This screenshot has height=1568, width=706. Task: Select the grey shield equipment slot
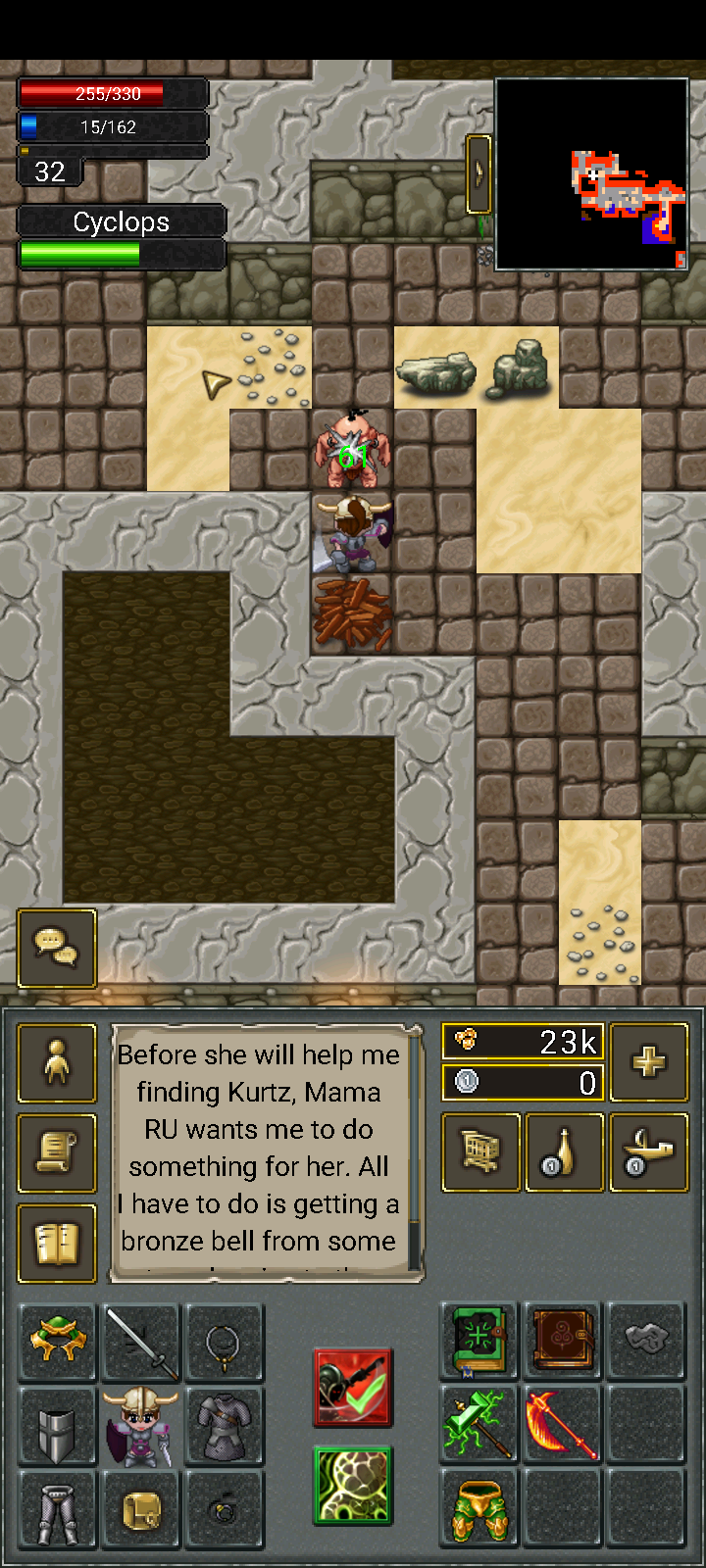tap(57, 1426)
